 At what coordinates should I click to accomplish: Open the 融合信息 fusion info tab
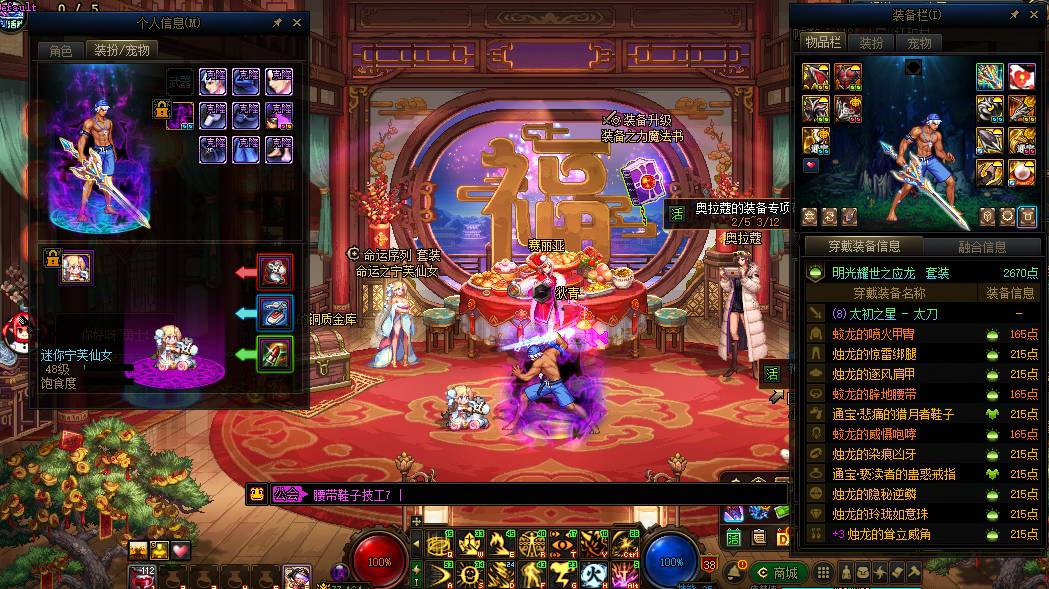pos(980,247)
